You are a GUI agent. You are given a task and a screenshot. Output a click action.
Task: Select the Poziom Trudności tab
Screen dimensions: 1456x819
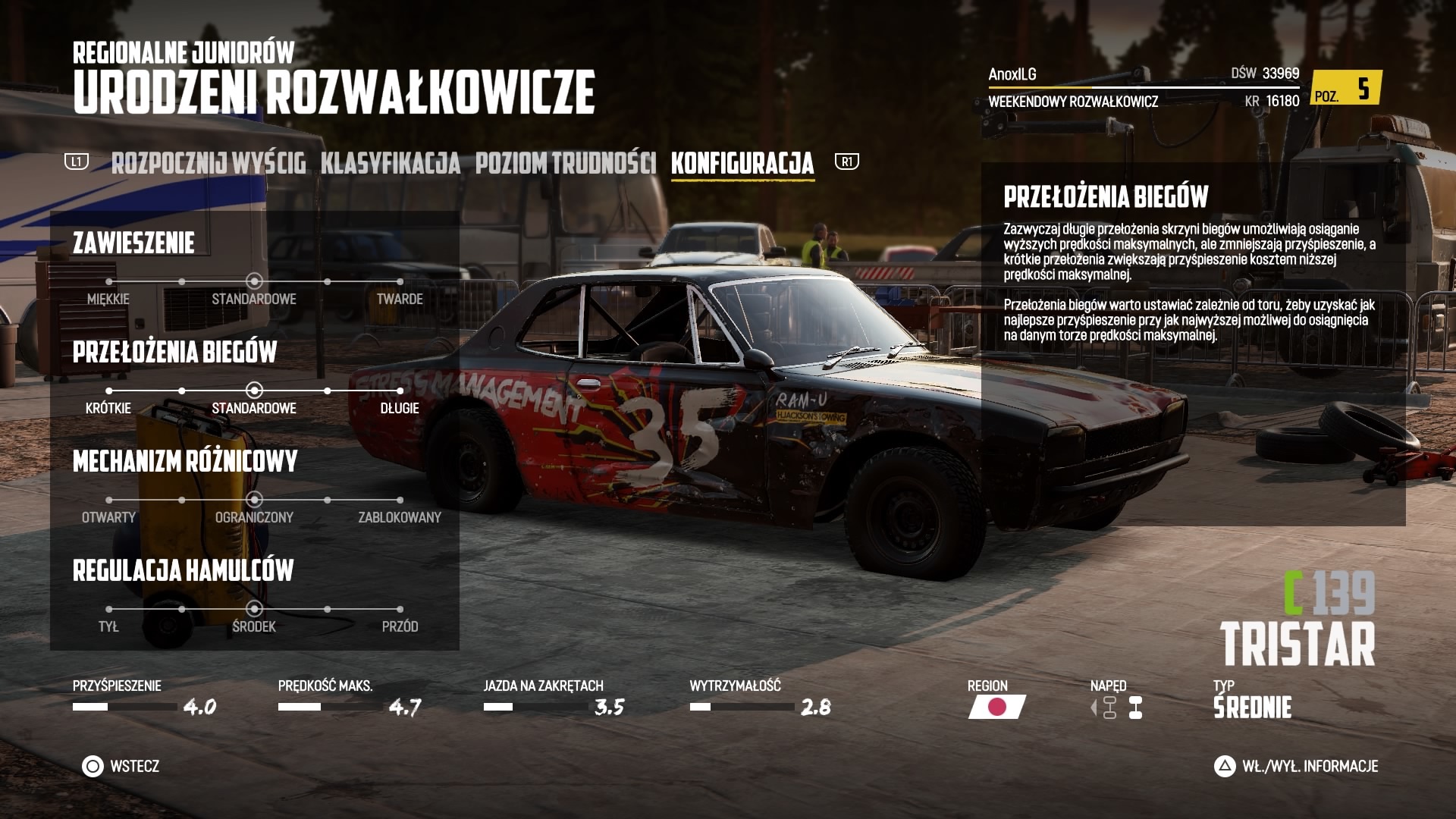(x=565, y=163)
